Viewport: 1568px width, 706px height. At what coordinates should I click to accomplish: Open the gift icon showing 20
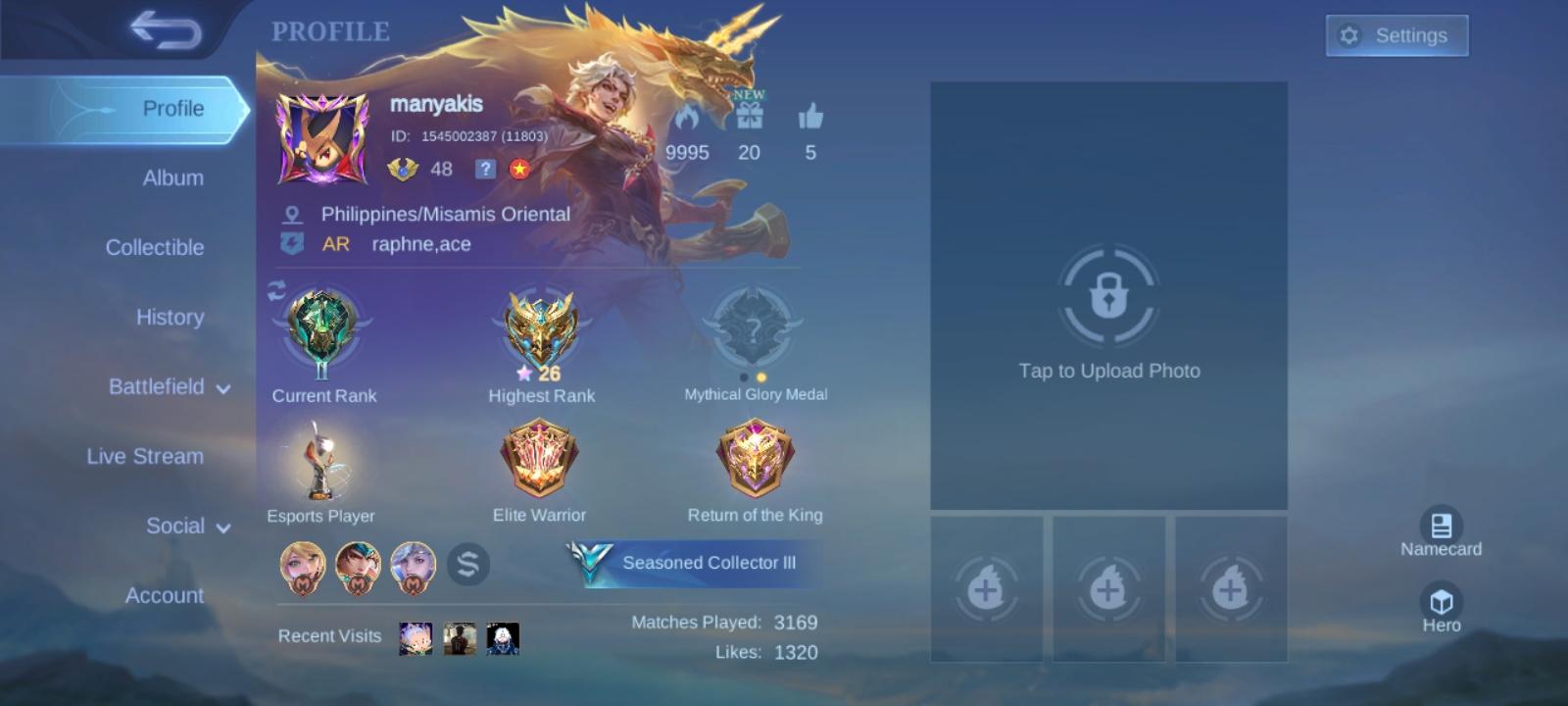tap(748, 116)
